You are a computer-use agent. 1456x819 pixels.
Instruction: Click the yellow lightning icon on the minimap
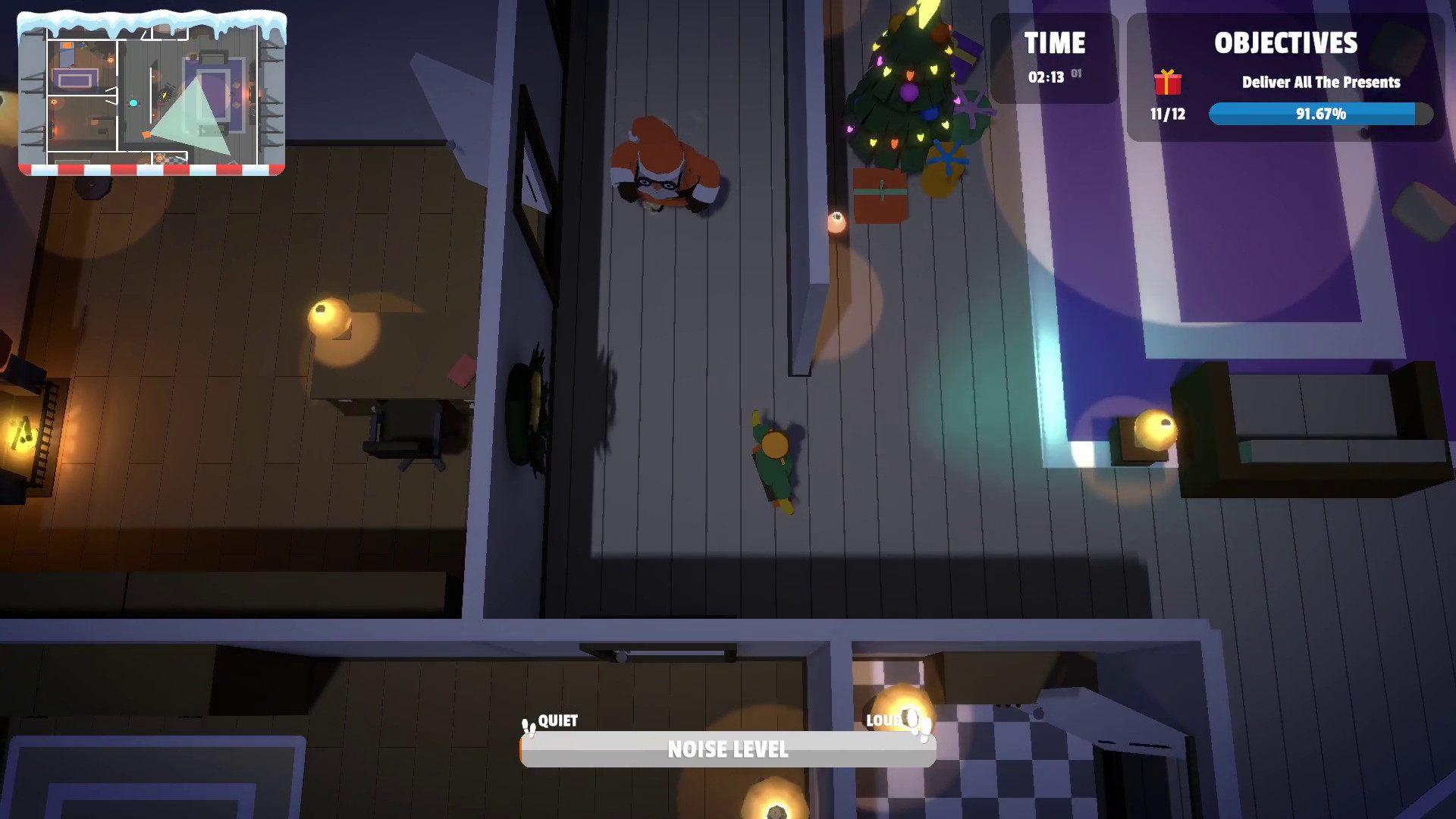[x=165, y=96]
